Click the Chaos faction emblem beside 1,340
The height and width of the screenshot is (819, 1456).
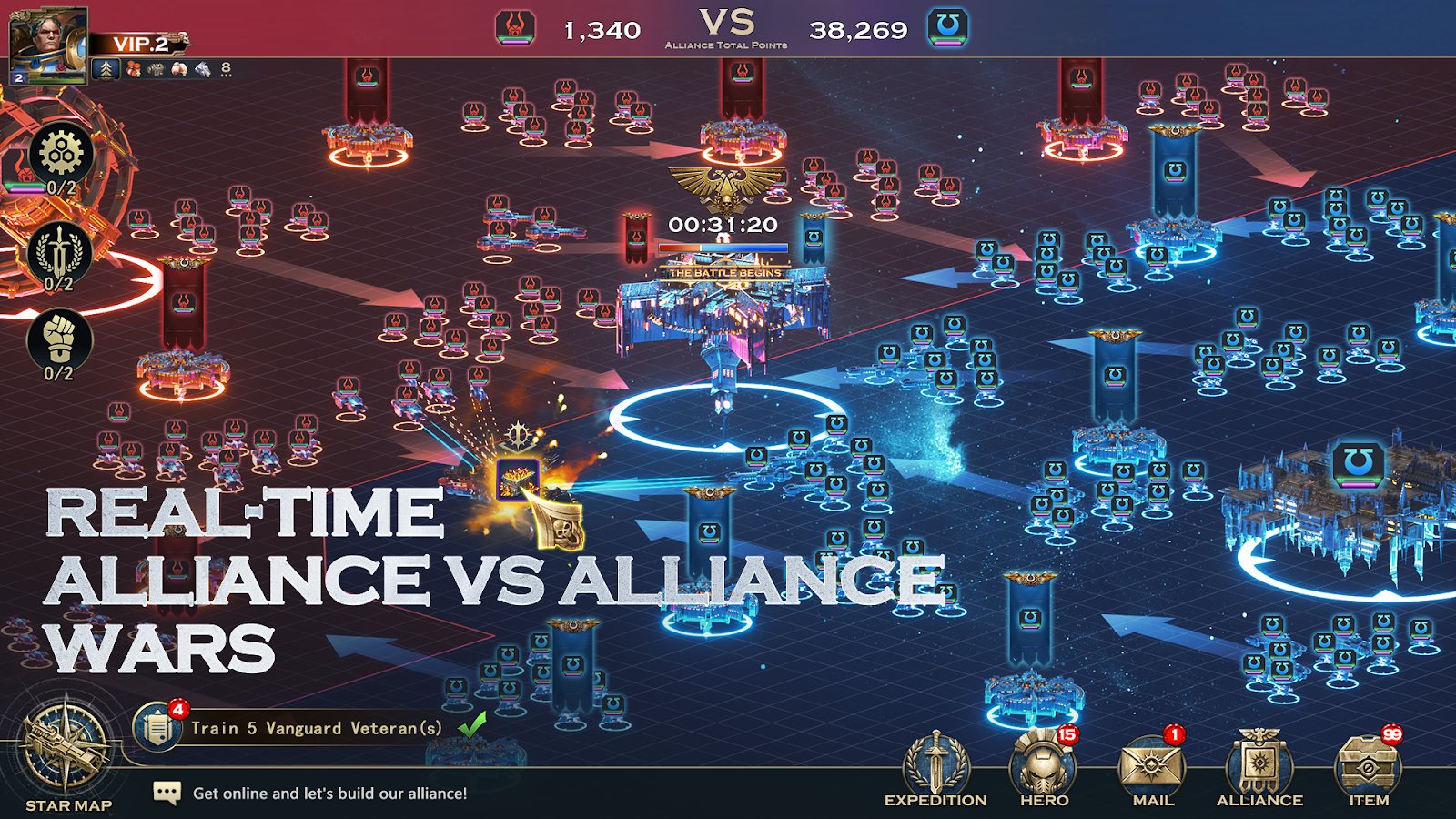(x=514, y=25)
